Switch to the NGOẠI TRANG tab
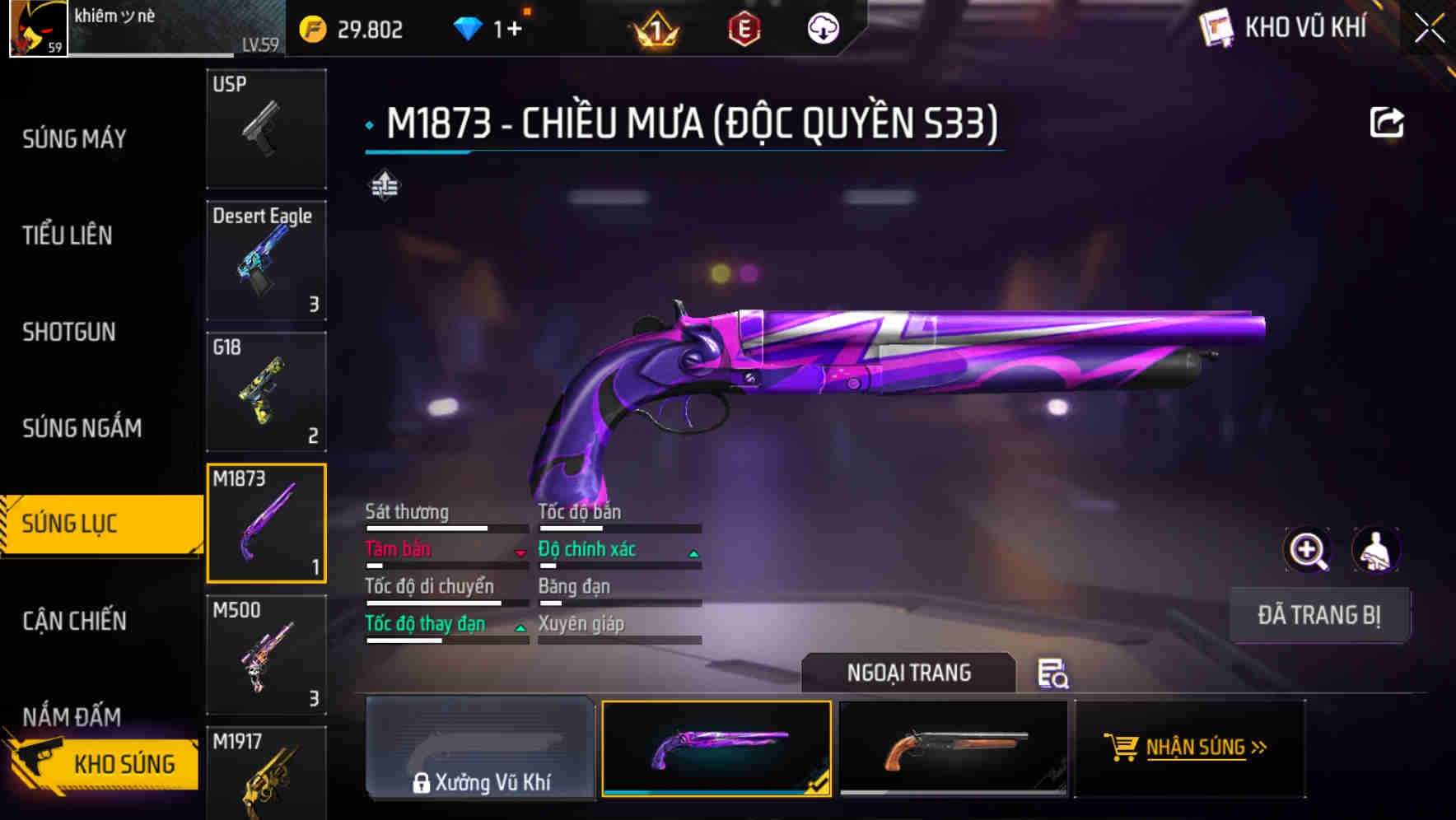The image size is (1456, 820). click(x=909, y=673)
